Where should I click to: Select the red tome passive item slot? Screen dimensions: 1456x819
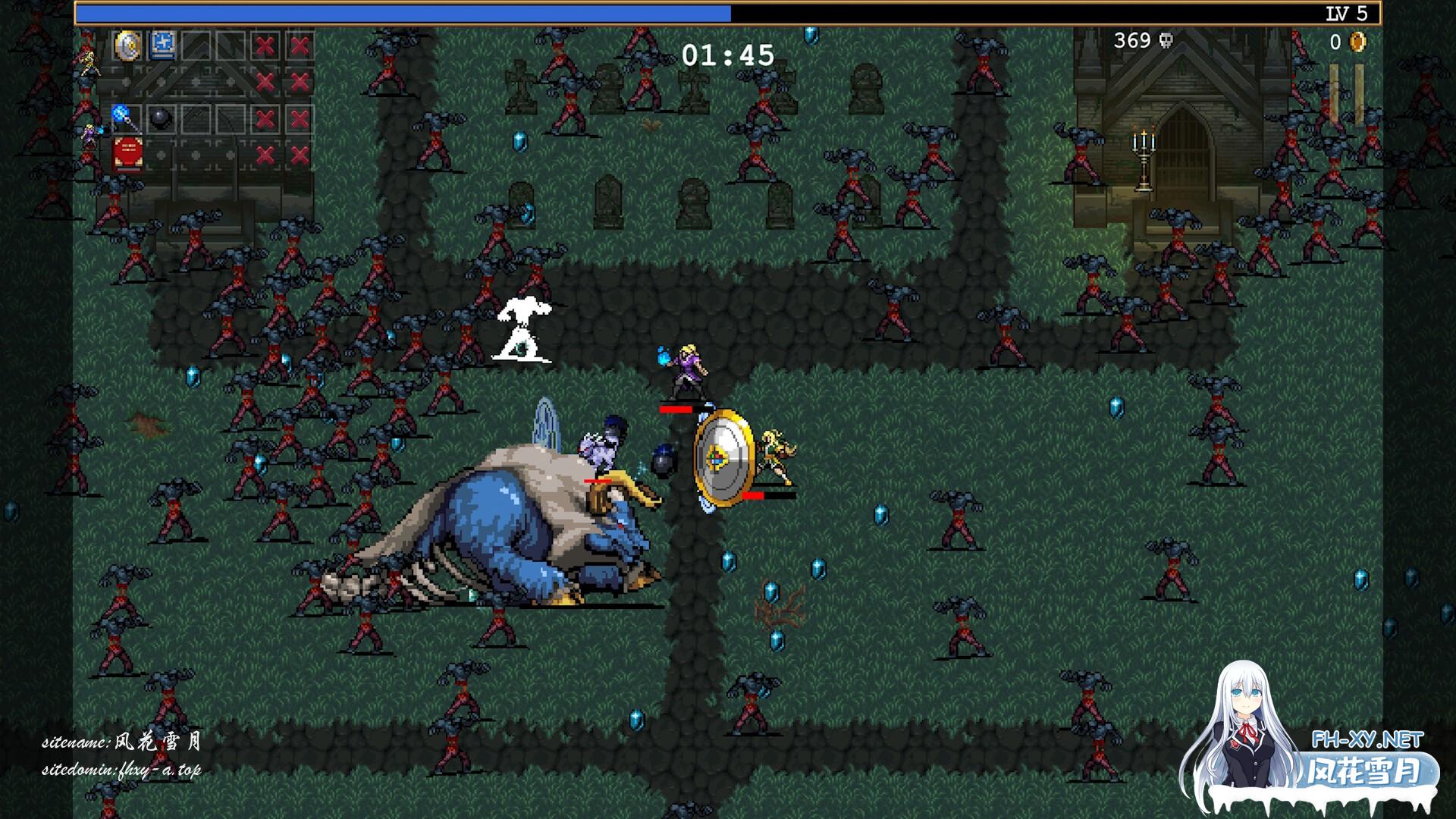127,155
